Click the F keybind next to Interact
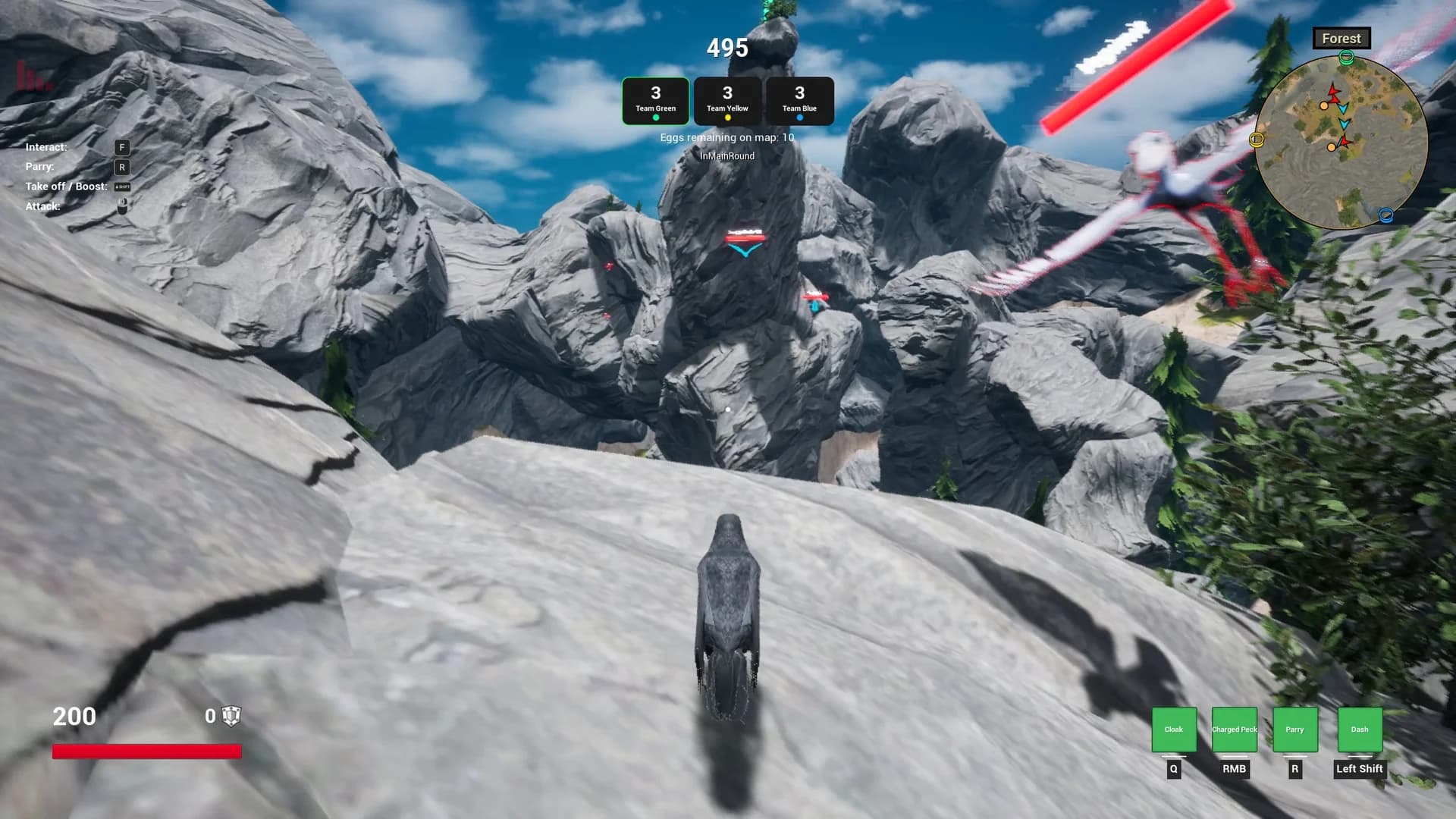Viewport: 1456px width, 819px height. tap(121, 146)
